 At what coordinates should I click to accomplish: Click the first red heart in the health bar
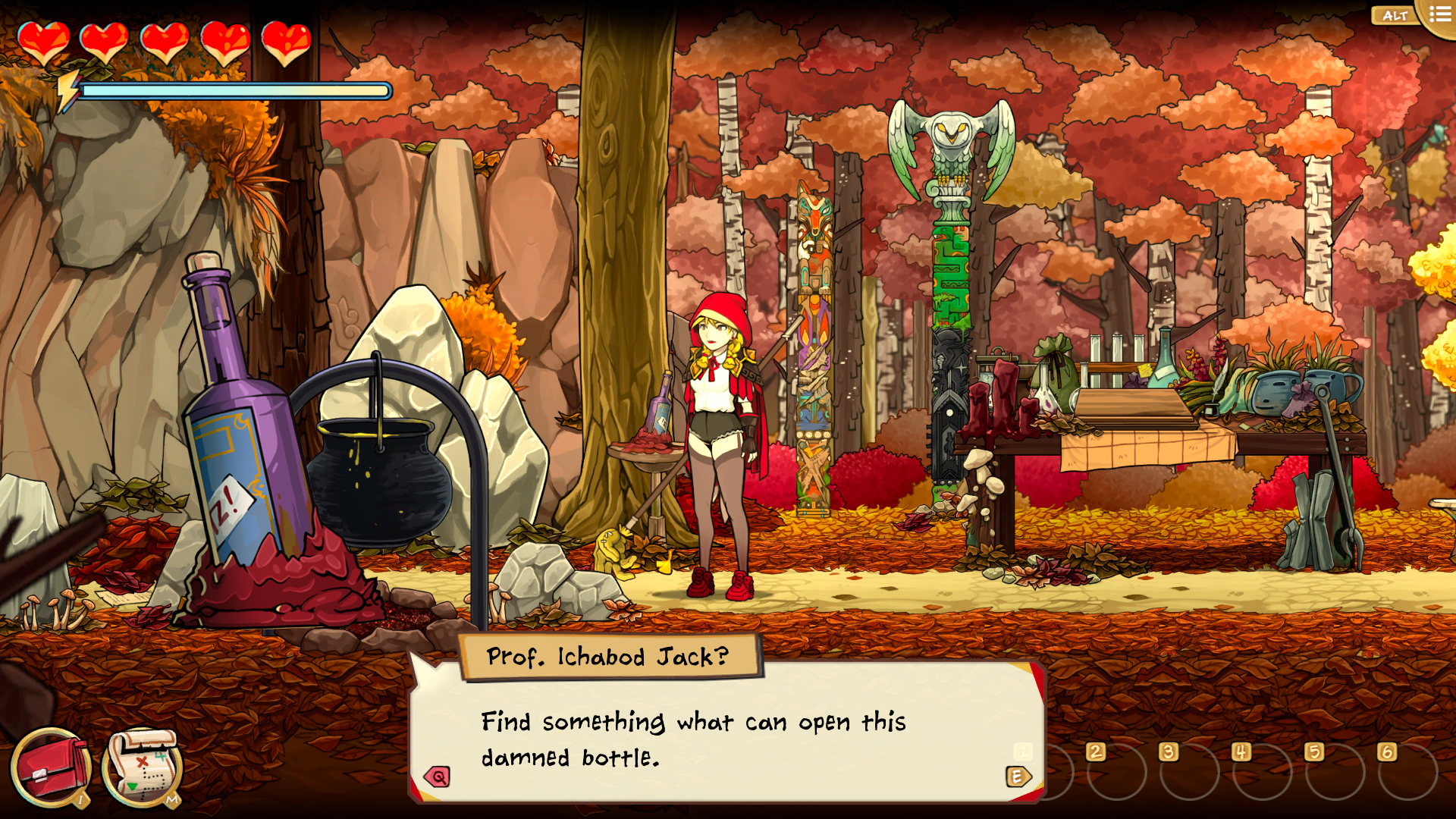(x=44, y=42)
